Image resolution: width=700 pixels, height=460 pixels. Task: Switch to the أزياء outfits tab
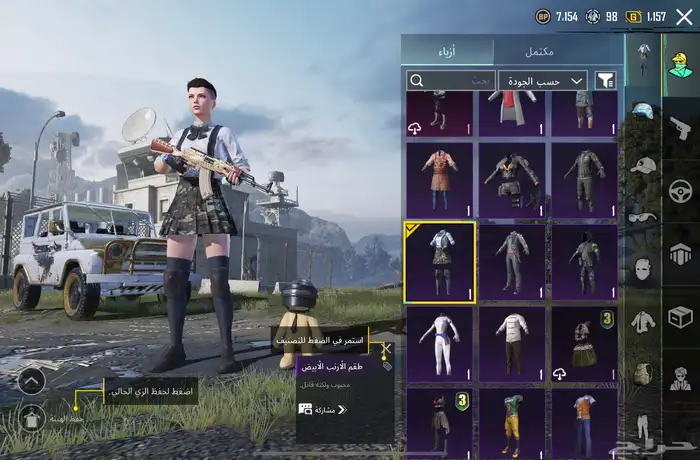447,51
